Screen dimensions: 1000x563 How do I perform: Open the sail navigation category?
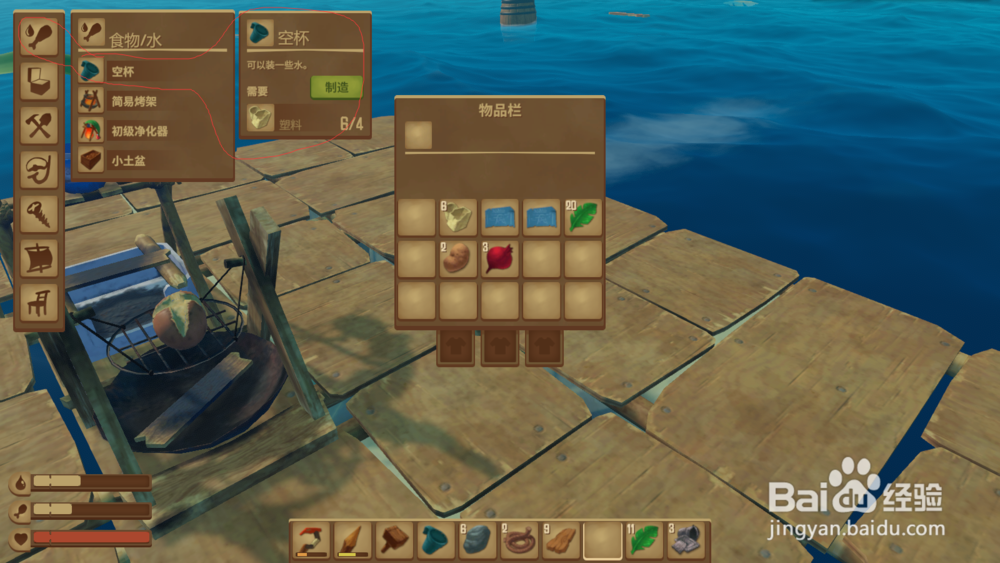[39, 258]
